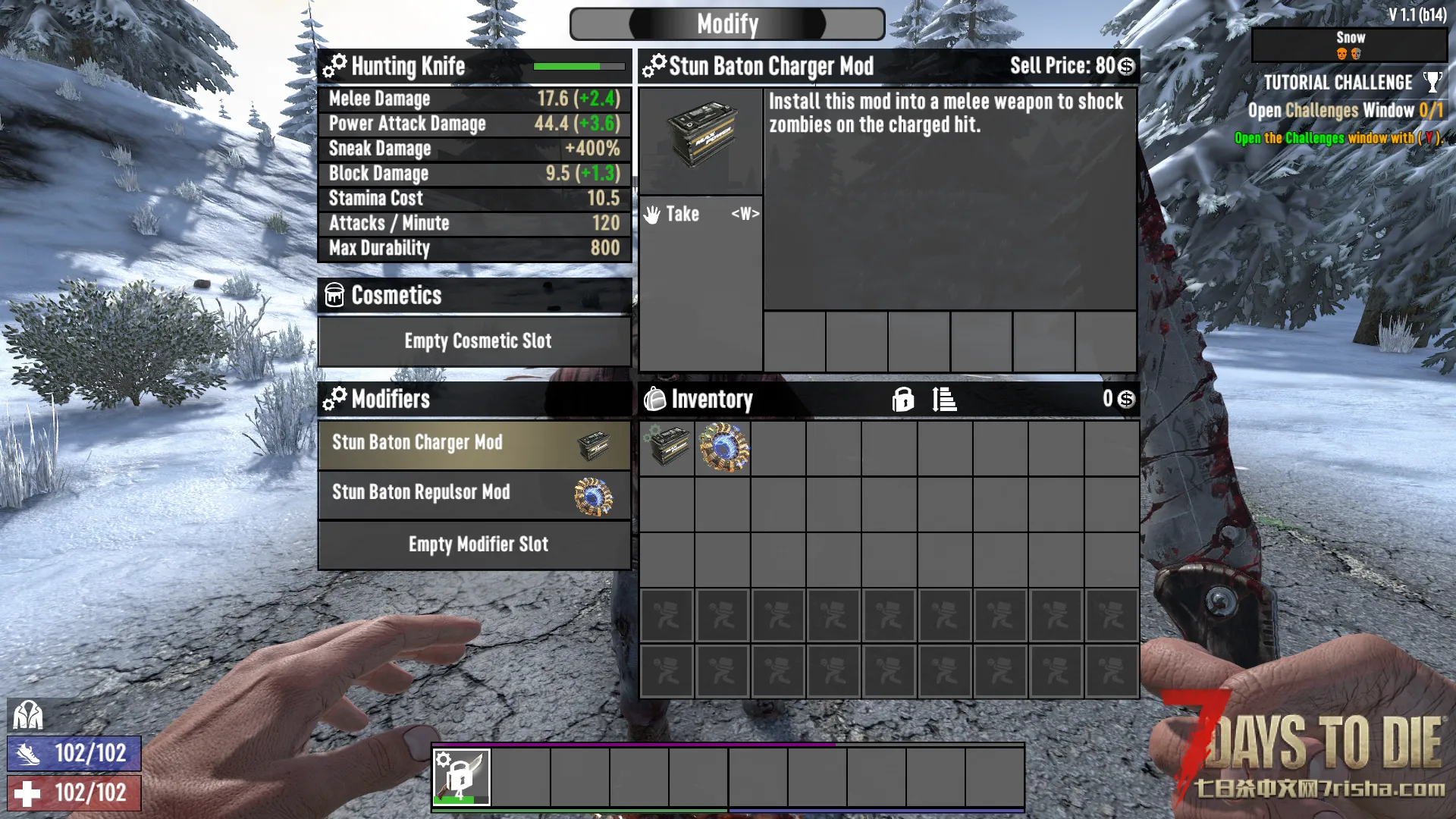Image resolution: width=1456 pixels, height=819 pixels.
Task: Pick the battery charger mod in inventory
Action: 667,447
